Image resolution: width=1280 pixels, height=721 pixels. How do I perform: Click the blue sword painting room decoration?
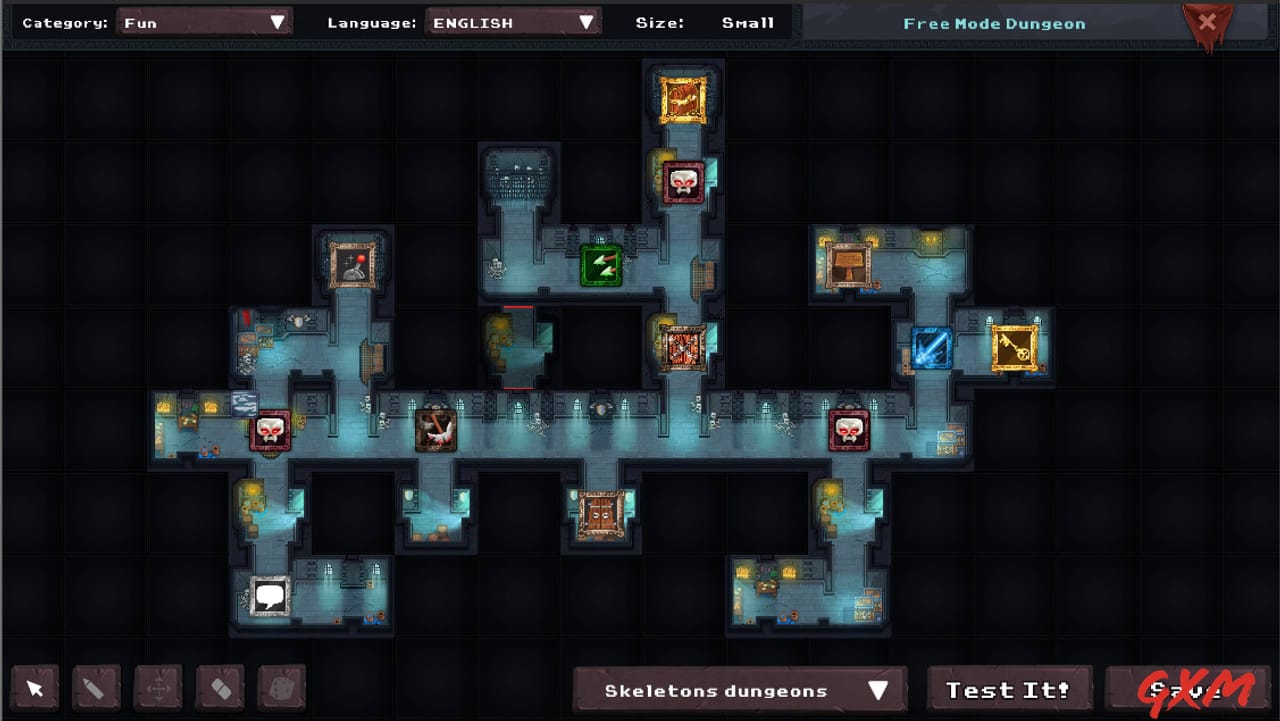point(930,349)
